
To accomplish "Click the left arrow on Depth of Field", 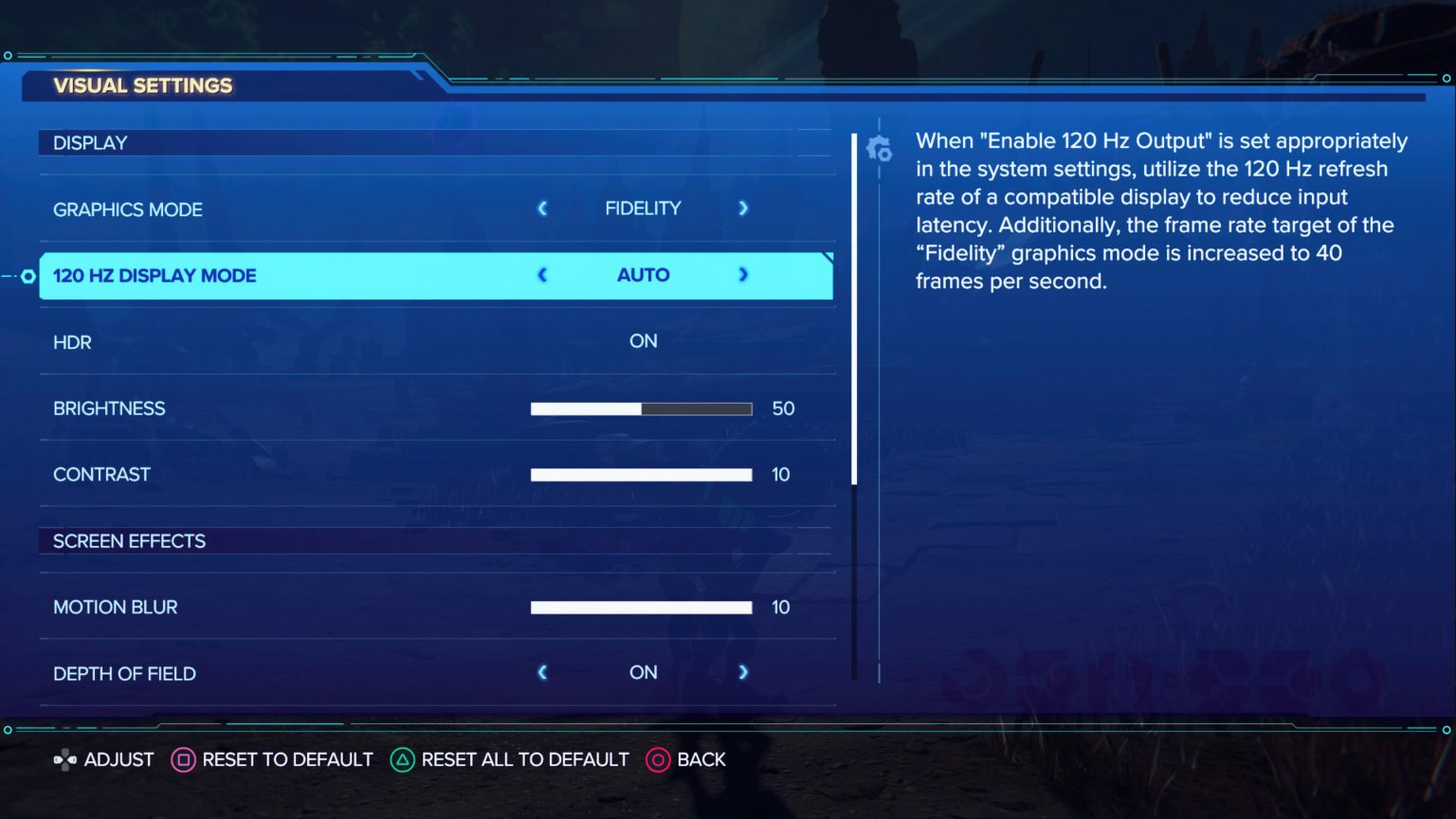I will 542,673.
